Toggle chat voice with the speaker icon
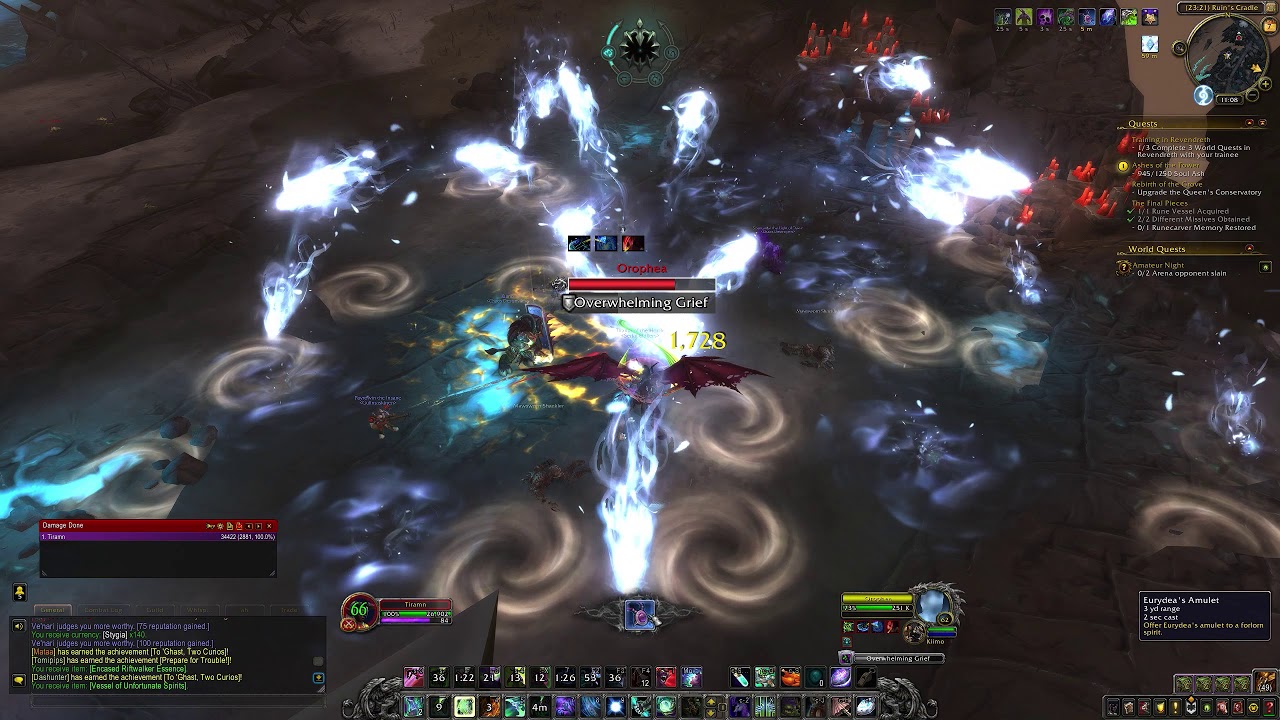This screenshot has width=1280, height=720. point(19,626)
